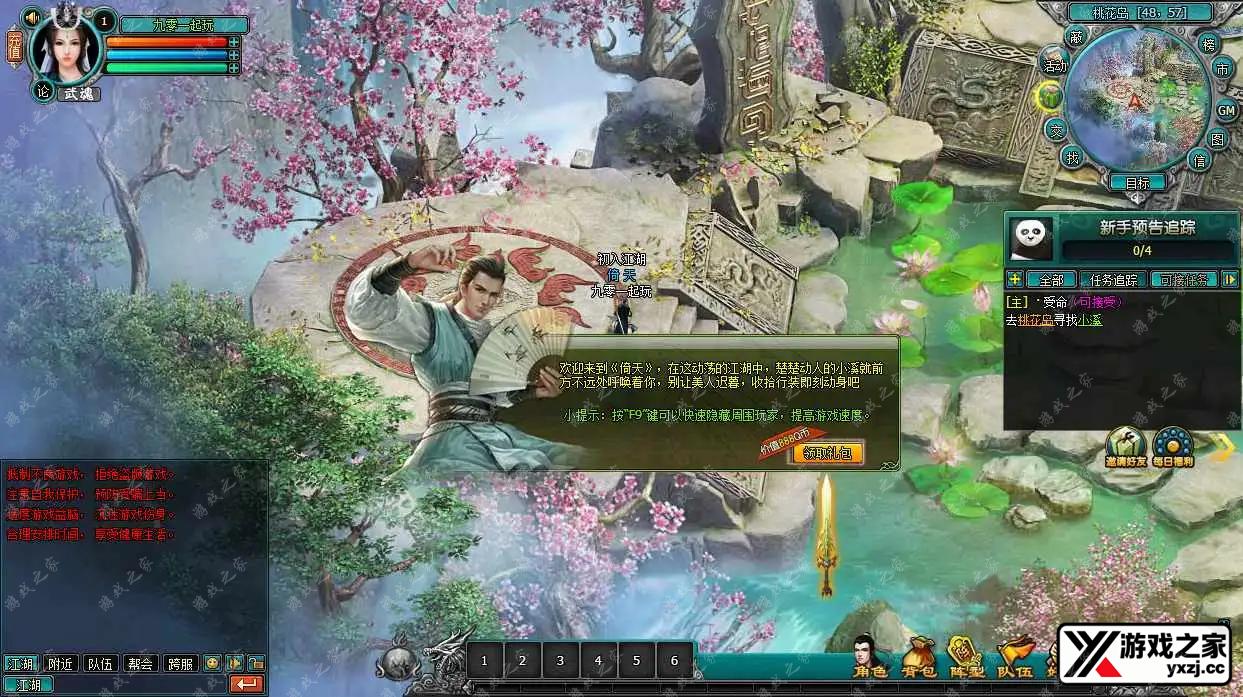Switch chat to the 附近 nearby channel
Image resolution: width=1243 pixels, height=697 pixels.
click(62, 663)
